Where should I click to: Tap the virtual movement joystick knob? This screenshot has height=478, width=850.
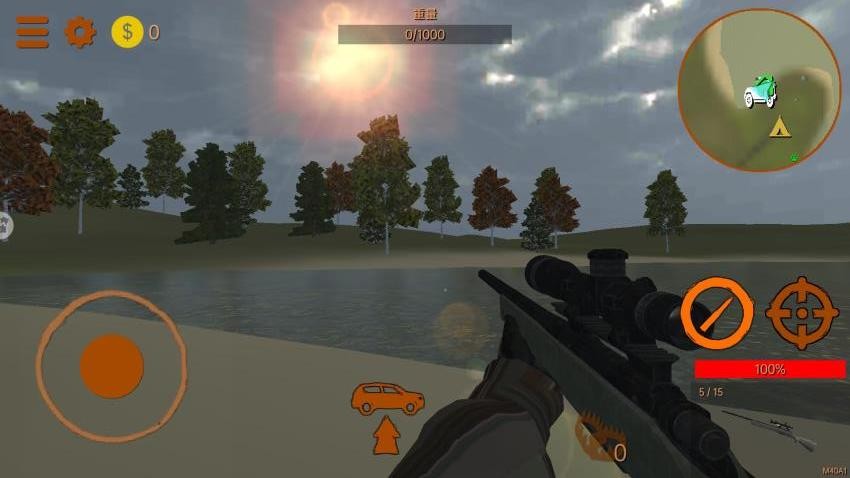click(111, 366)
